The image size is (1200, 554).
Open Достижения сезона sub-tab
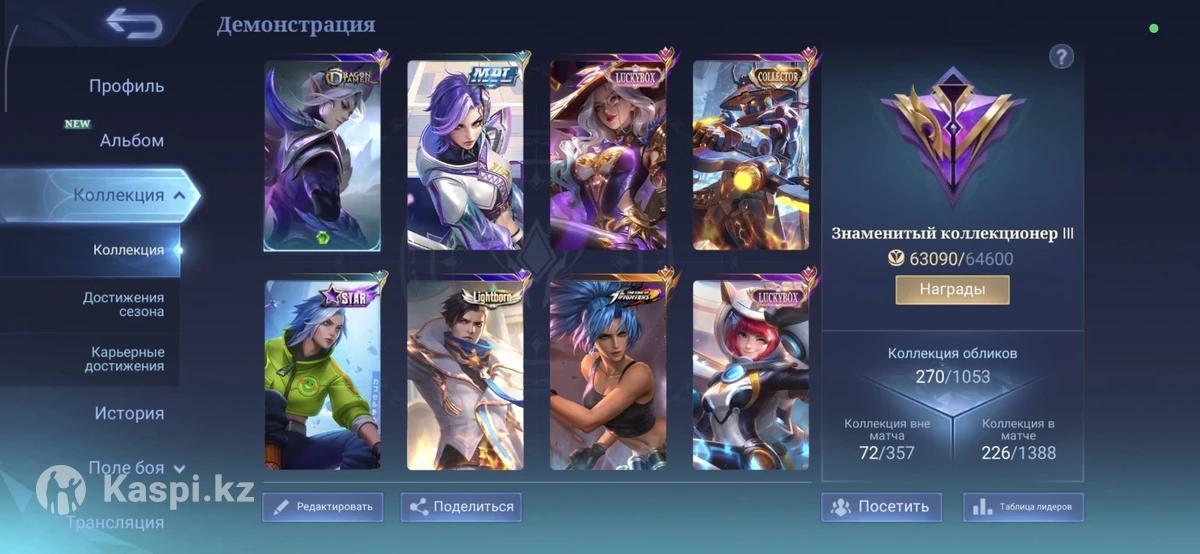point(123,304)
